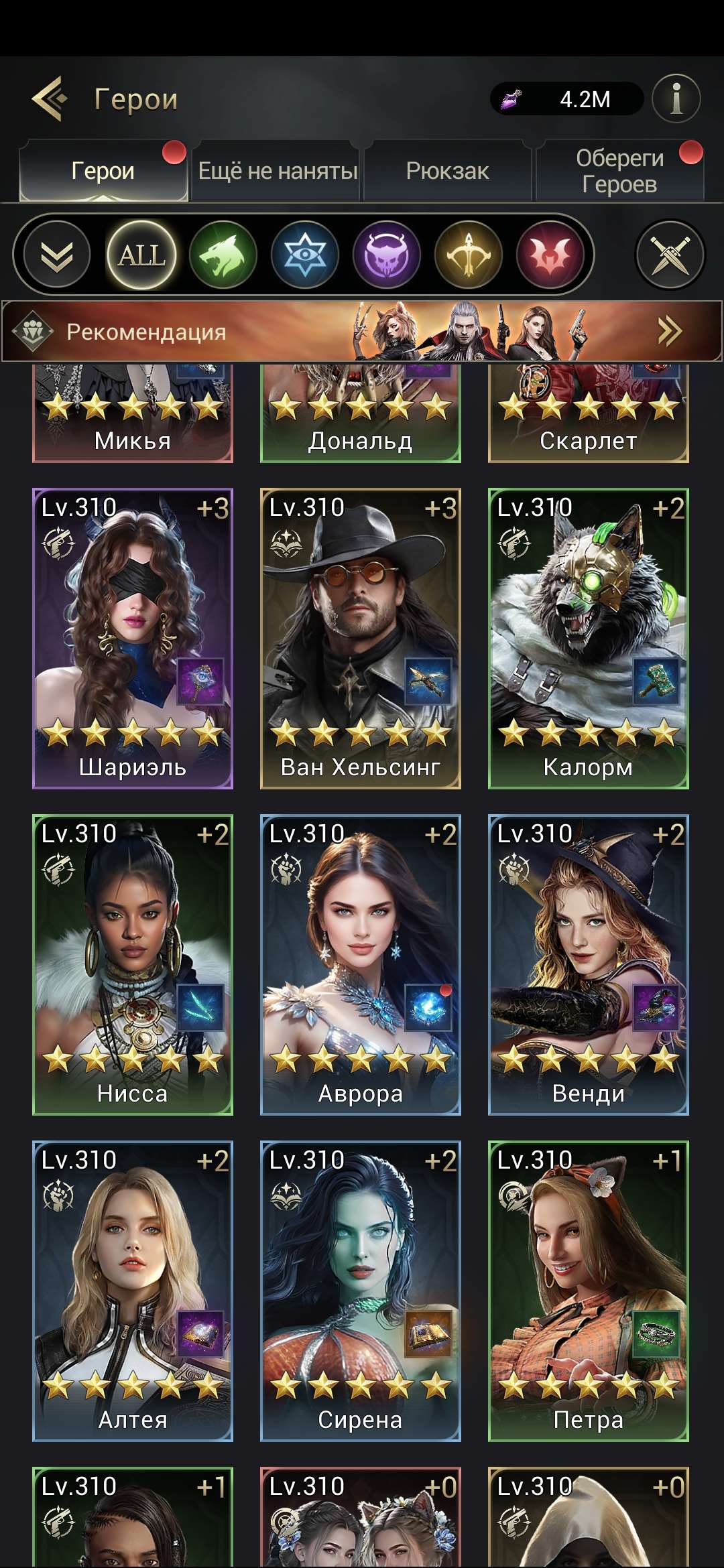This screenshot has height=1568, width=724.
Task: Filter heroes by blue eye-star faction
Action: coord(305,255)
